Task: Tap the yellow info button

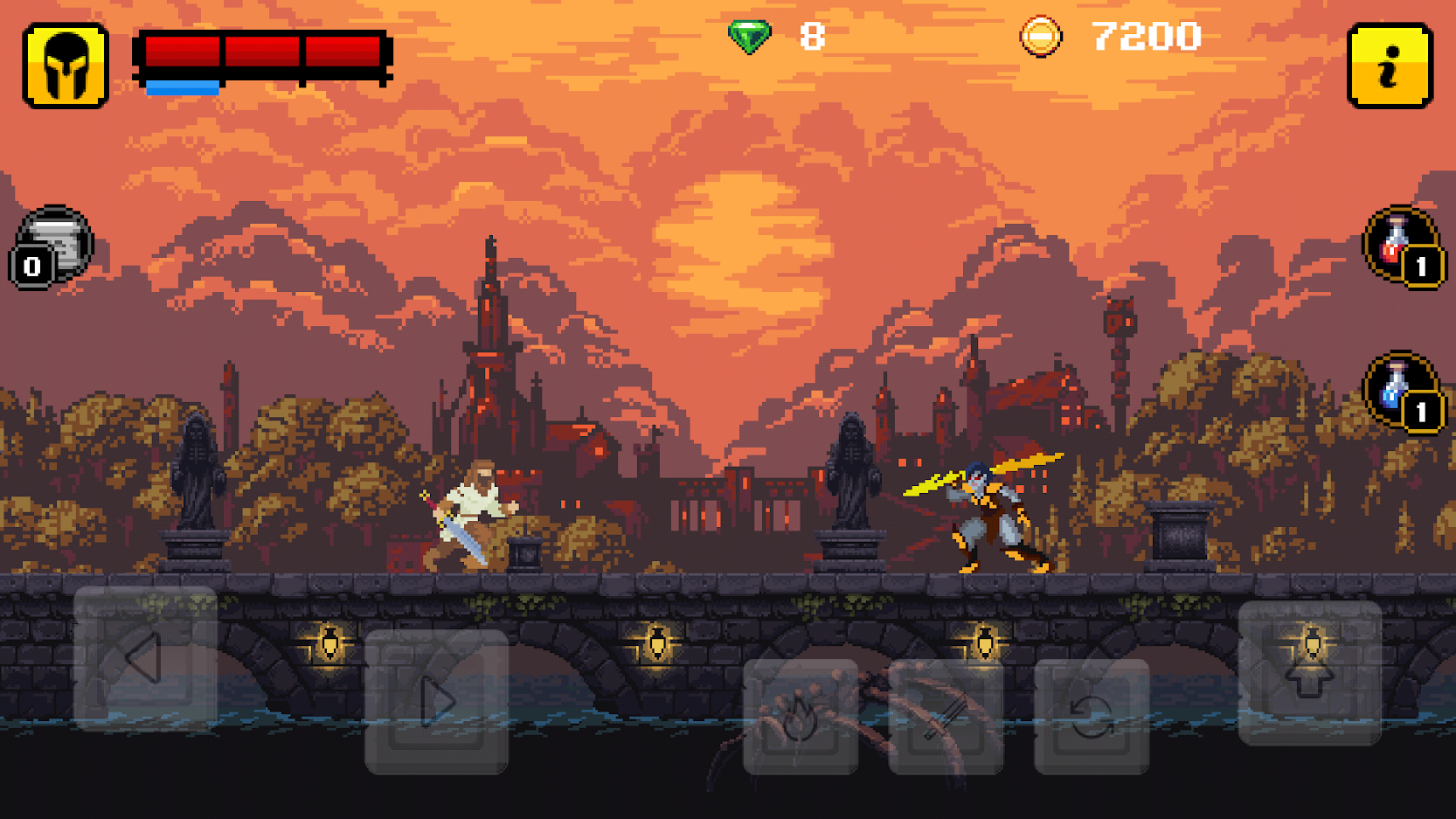Action: pyautogui.click(x=1389, y=66)
